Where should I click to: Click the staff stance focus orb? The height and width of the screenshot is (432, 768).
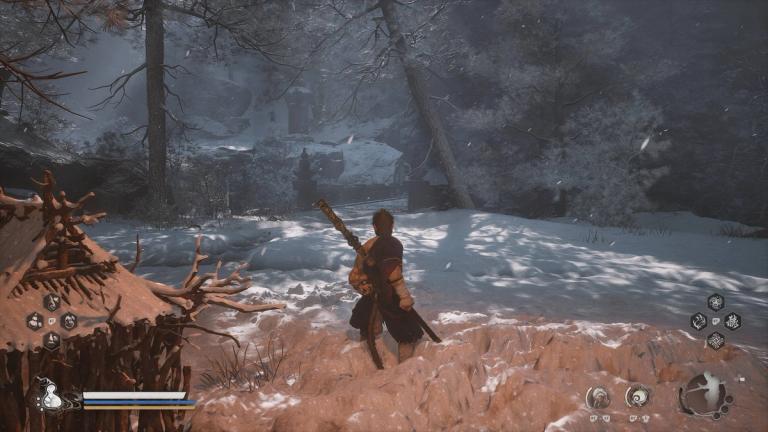point(704,394)
